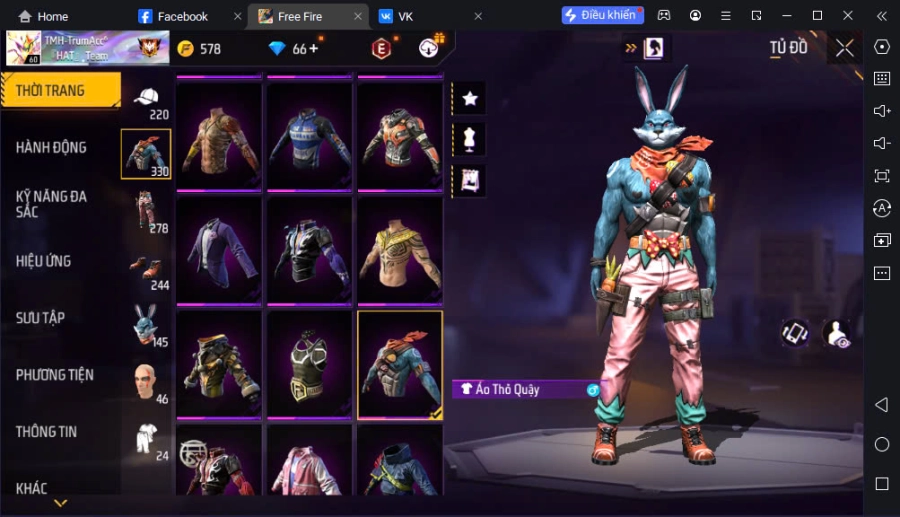
Task: Open the star favorites filter
Action: 470,98
